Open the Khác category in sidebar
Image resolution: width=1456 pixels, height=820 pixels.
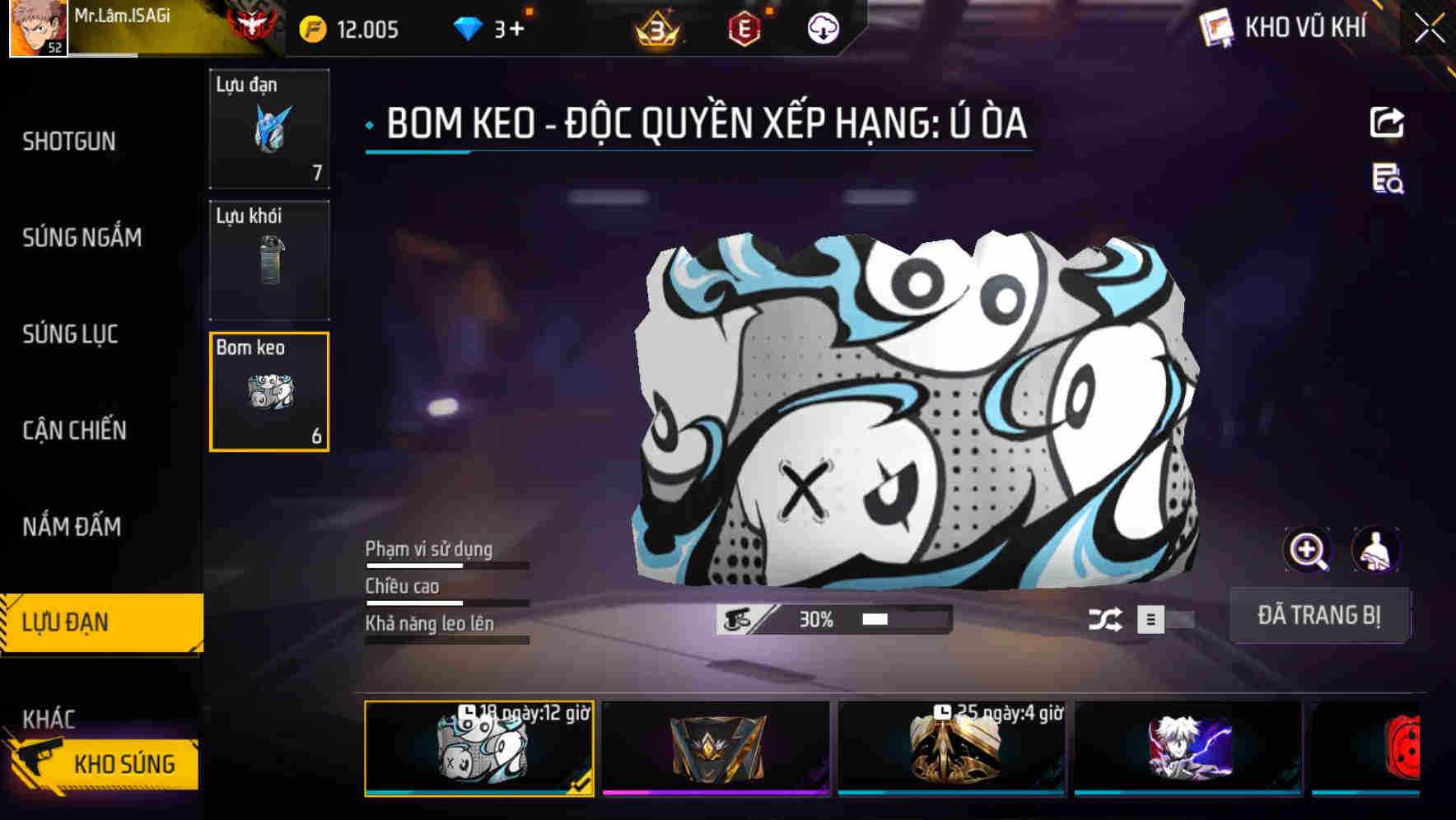49,719
